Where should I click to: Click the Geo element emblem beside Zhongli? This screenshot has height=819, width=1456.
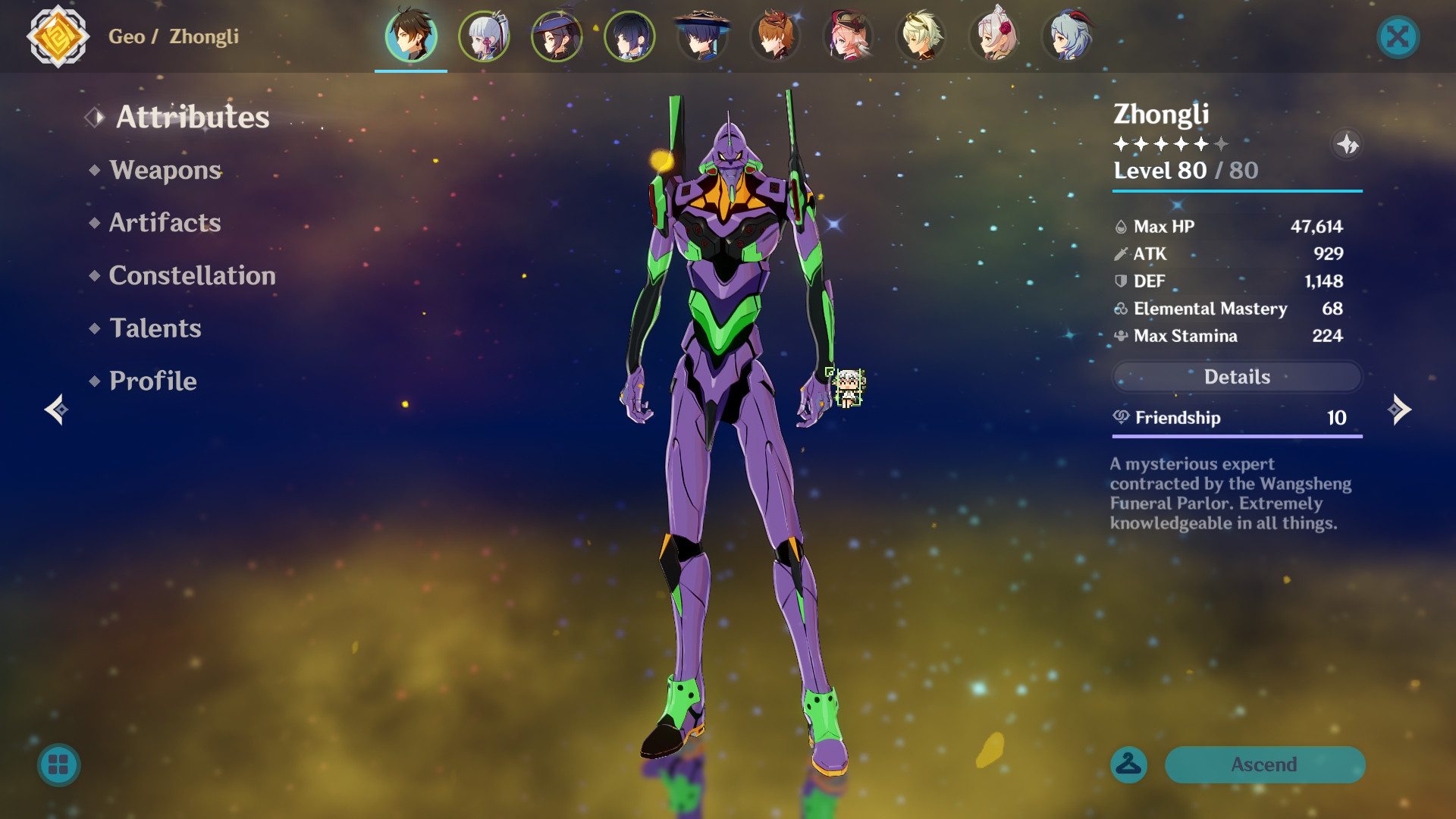coord(57,36)
